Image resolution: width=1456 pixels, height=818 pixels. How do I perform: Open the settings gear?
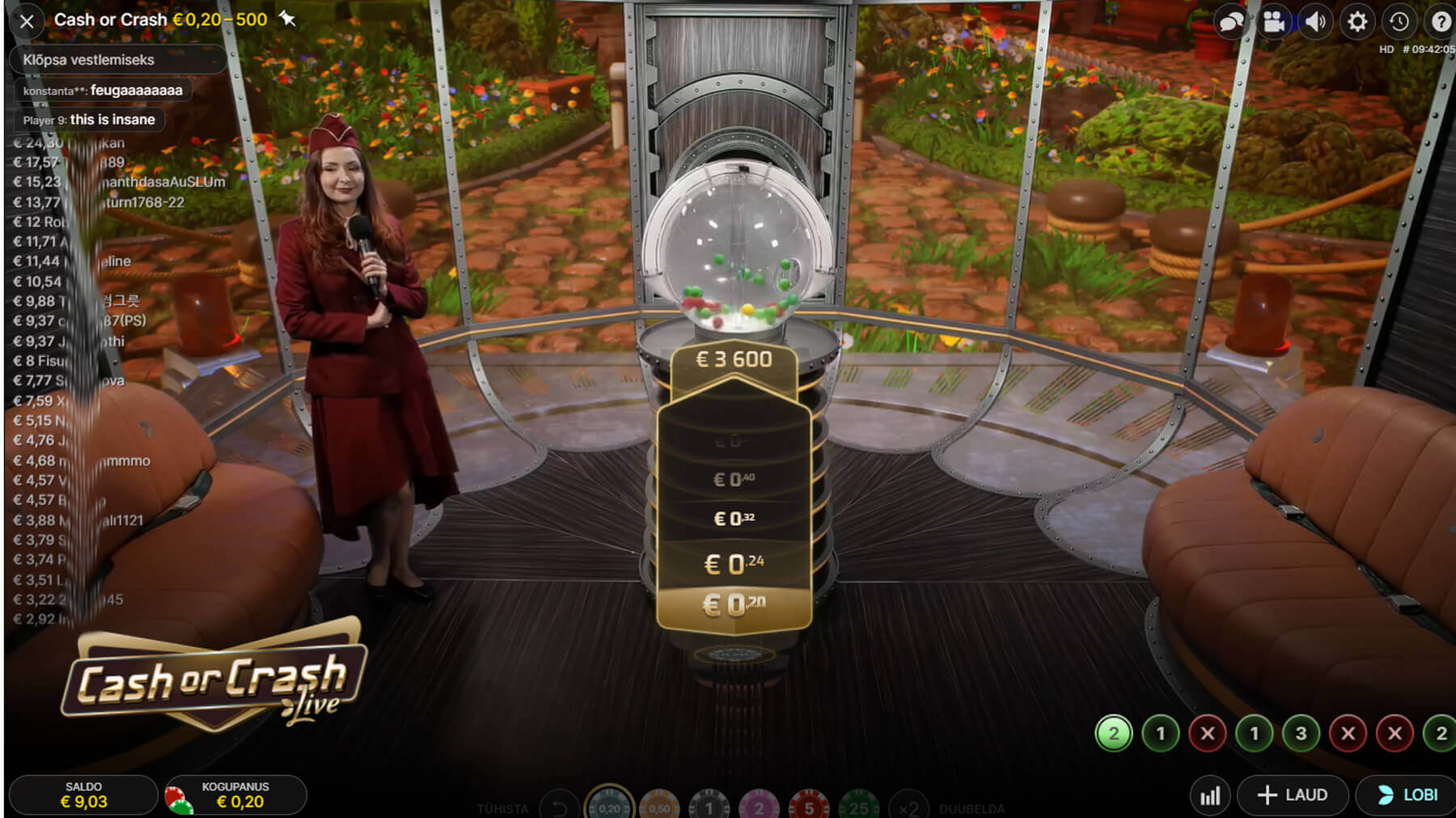(x=1359, y=22)
